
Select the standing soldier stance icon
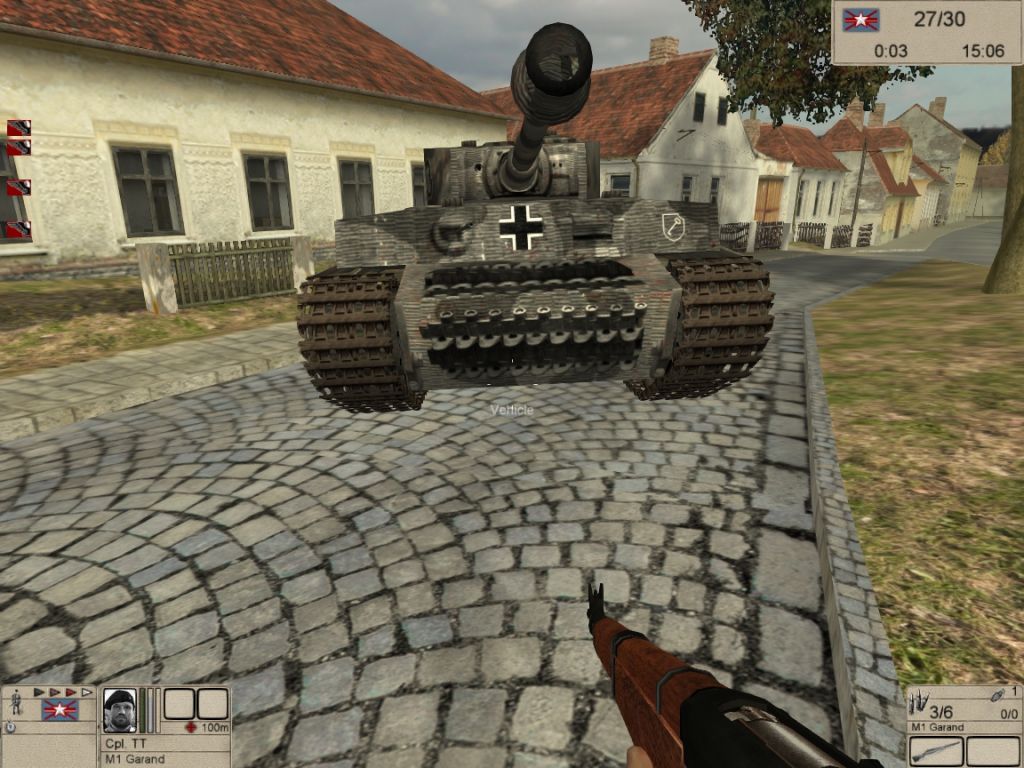point(15,703)
